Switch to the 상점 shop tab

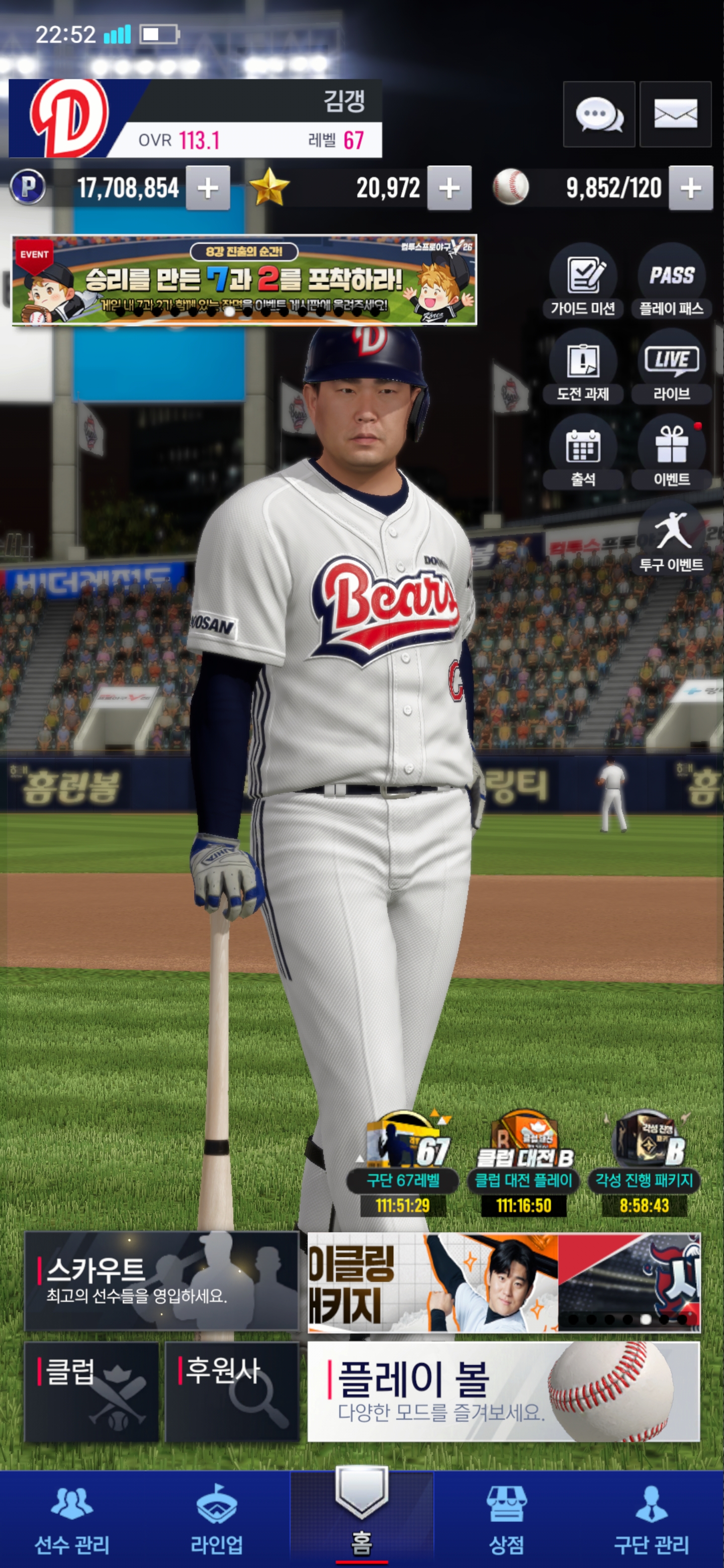pyautogui.click(x=507, y=1519)
